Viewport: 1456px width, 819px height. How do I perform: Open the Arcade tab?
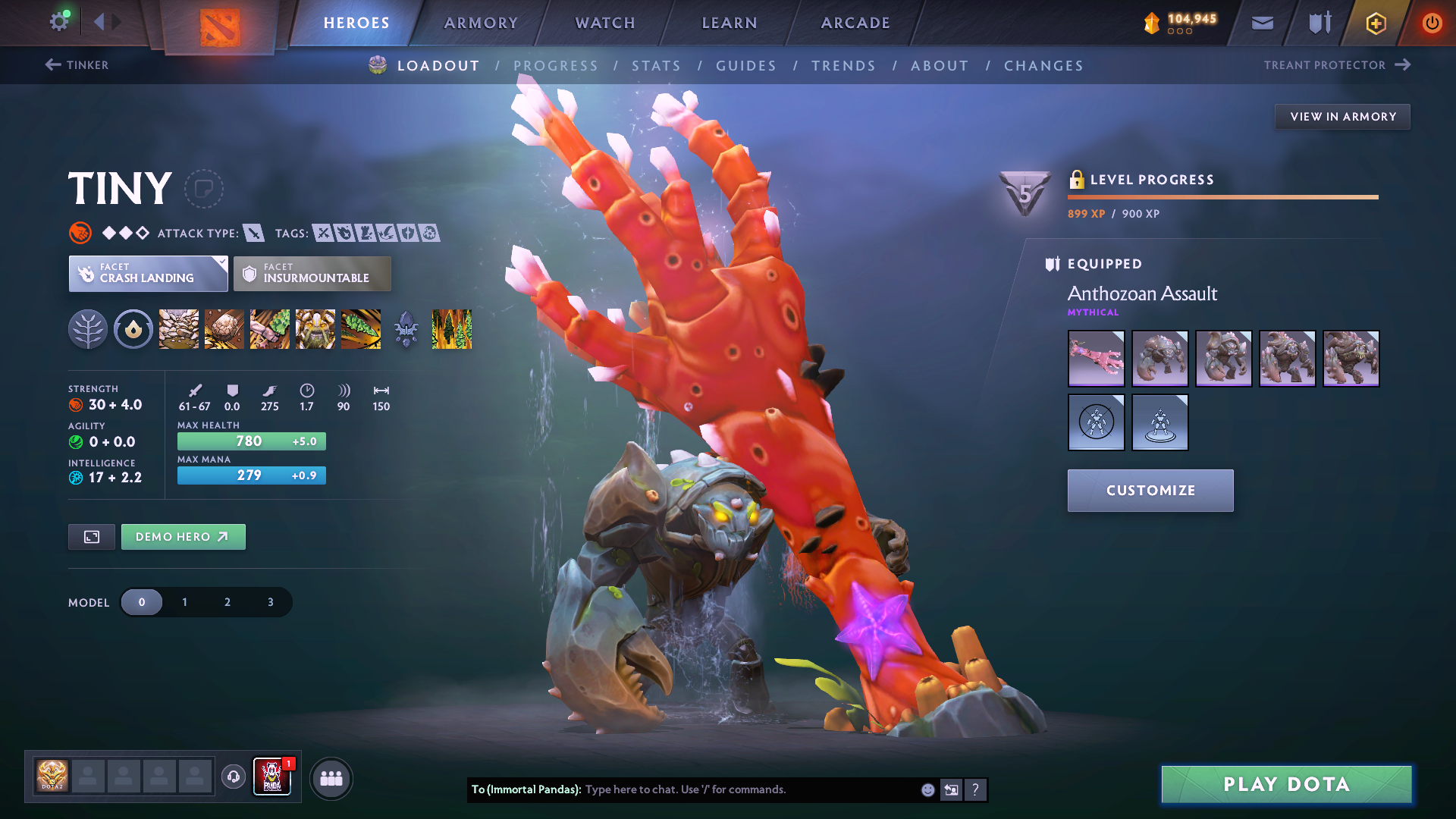click(855, 23)
